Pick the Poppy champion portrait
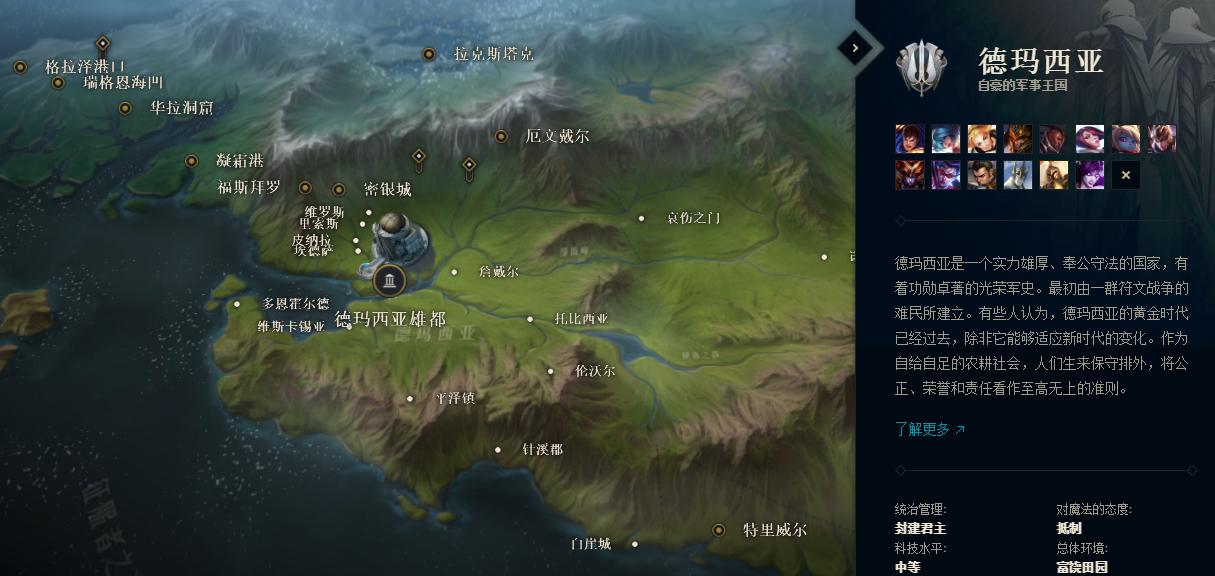The height and width of the screenshot is (576, 1215). point(1126,139)
